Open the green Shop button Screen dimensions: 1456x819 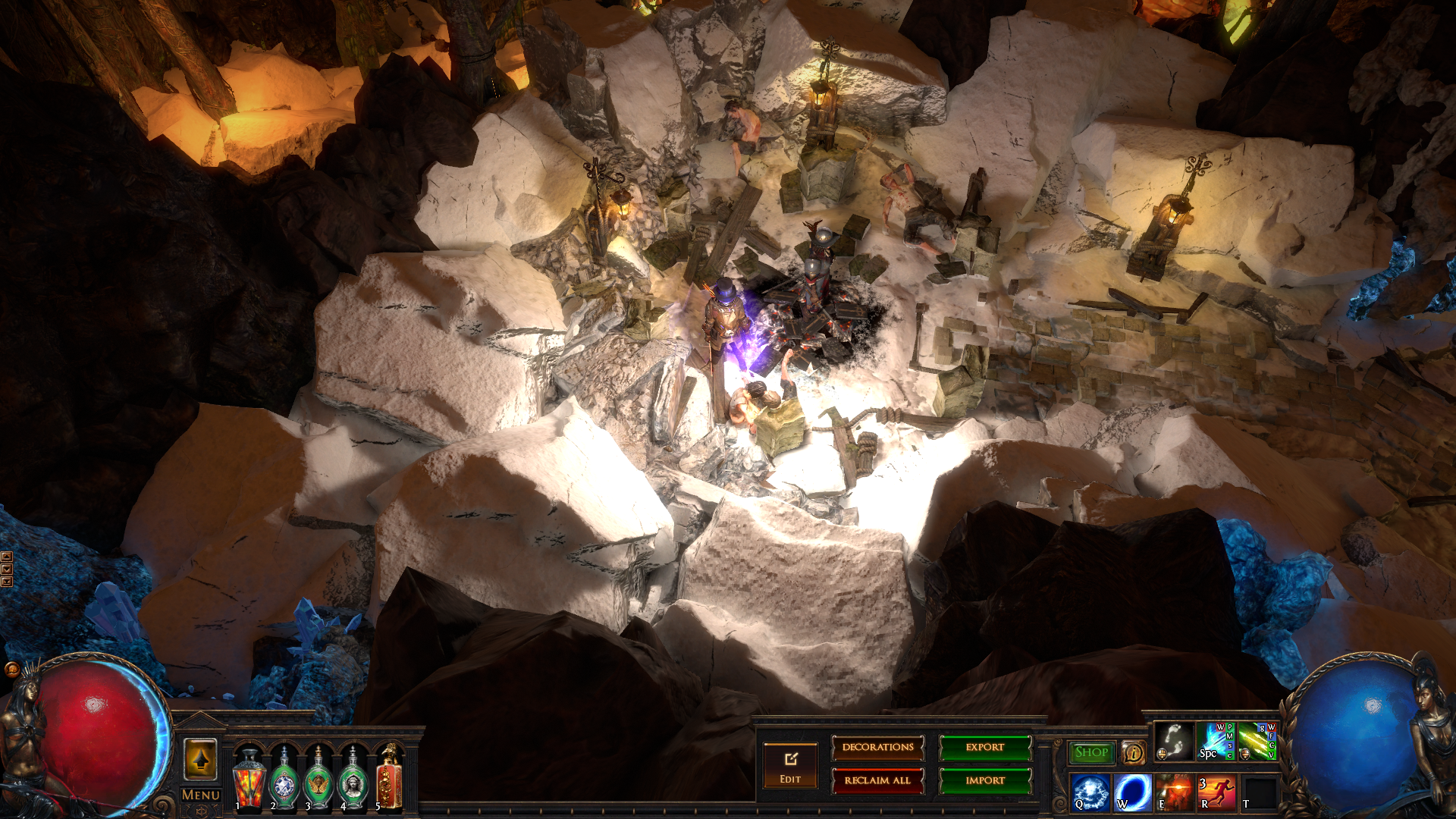pyautogui.click(x=1091, y=752)
